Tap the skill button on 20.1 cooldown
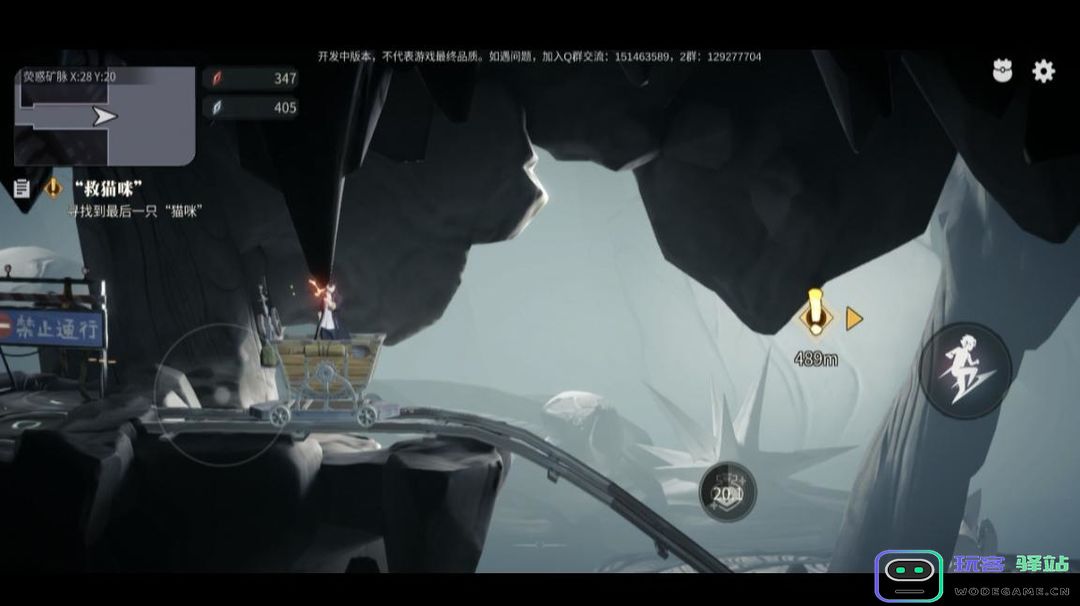 tap(727, 491)
